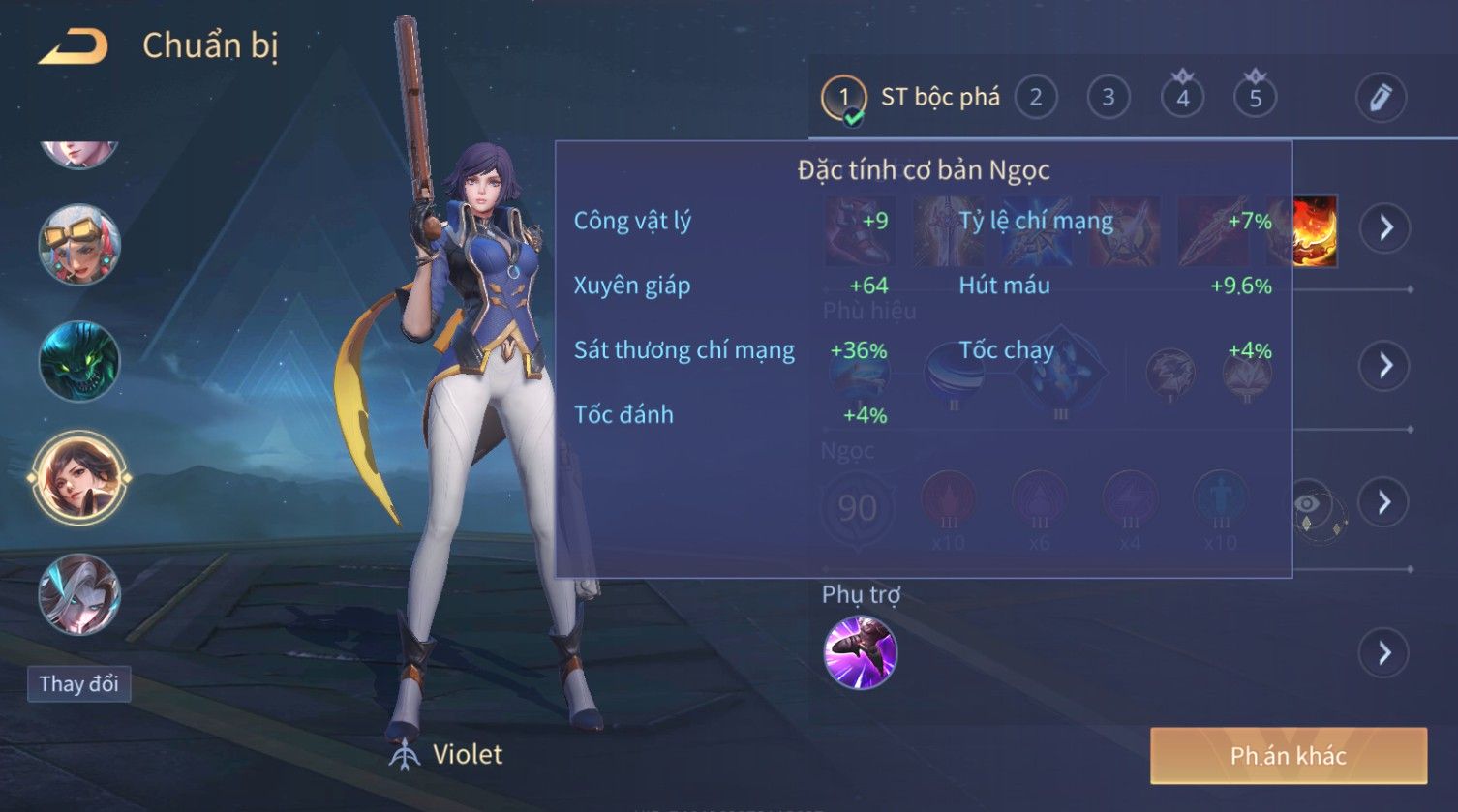Choose build preset 5
The width and height of the screenshot is (1458, 812).
pos(1255,98)
